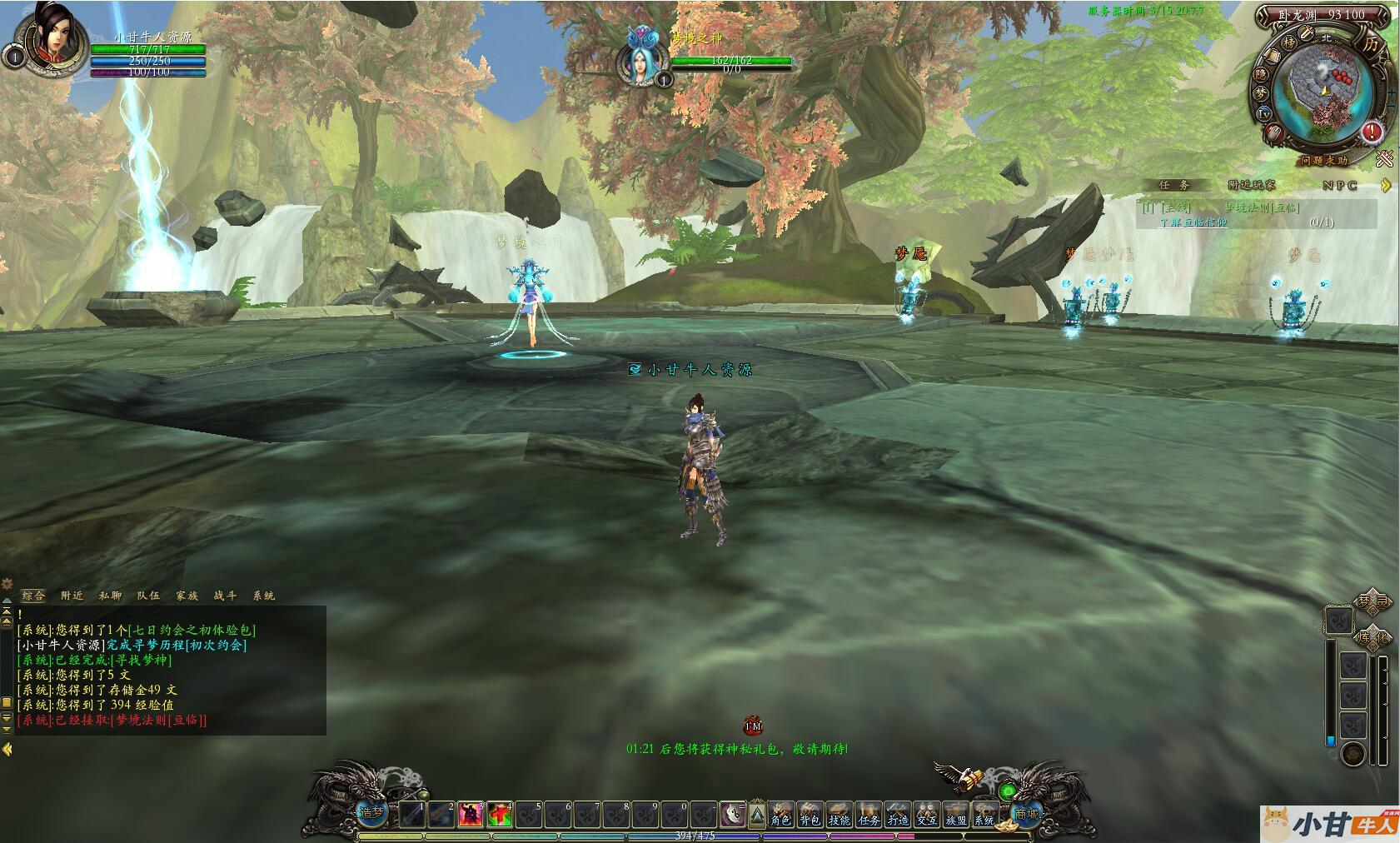The image size is (1400, 843).
Task: Switch chat to the 私聊 tab
Action: (x=110, y=596)
